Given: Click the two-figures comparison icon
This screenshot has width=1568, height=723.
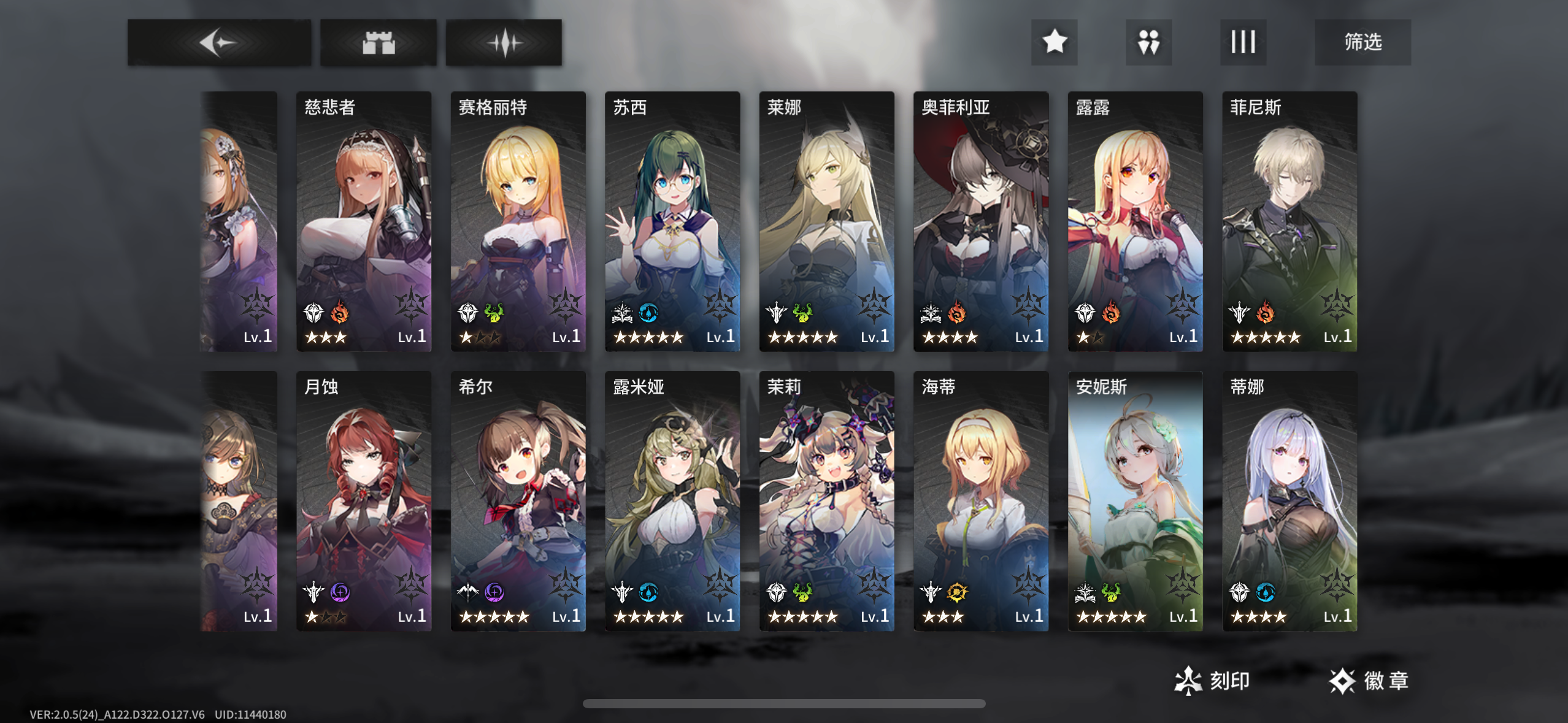Looking at the screenshot, I should [x=1148, y=42].
